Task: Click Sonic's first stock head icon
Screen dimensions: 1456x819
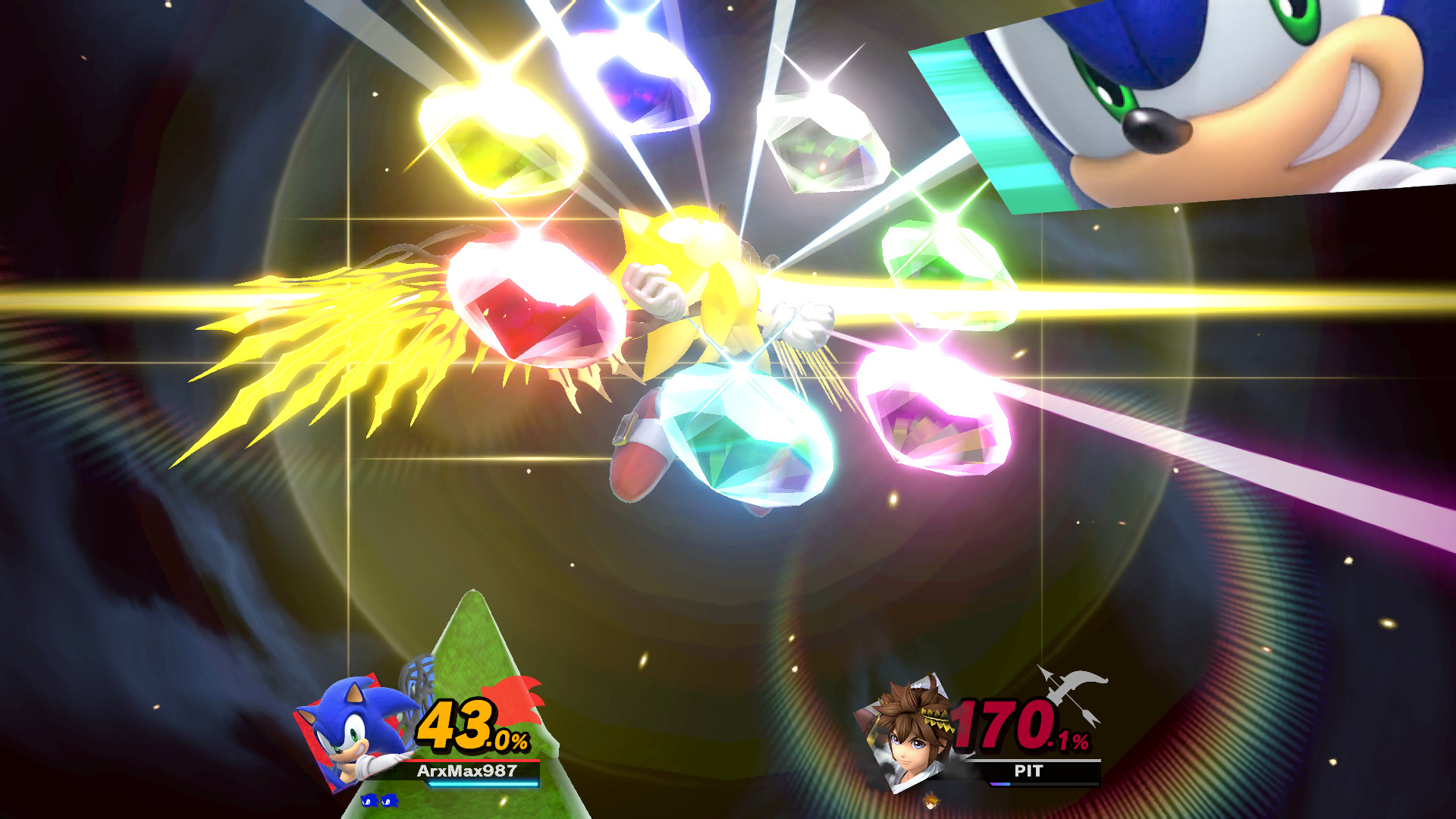Action: pos(370,801)
